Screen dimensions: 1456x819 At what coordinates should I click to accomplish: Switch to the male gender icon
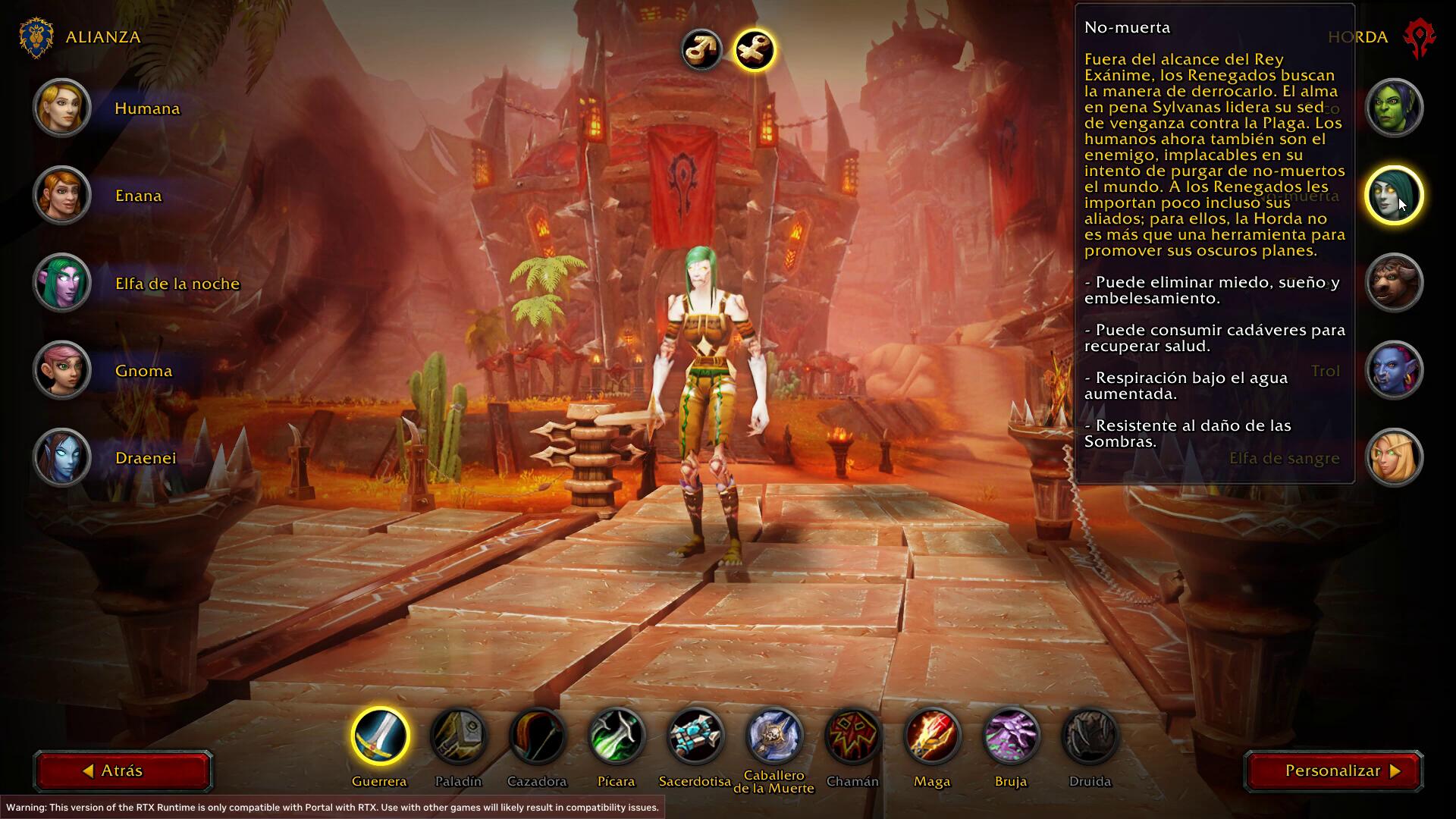(701, 50)
